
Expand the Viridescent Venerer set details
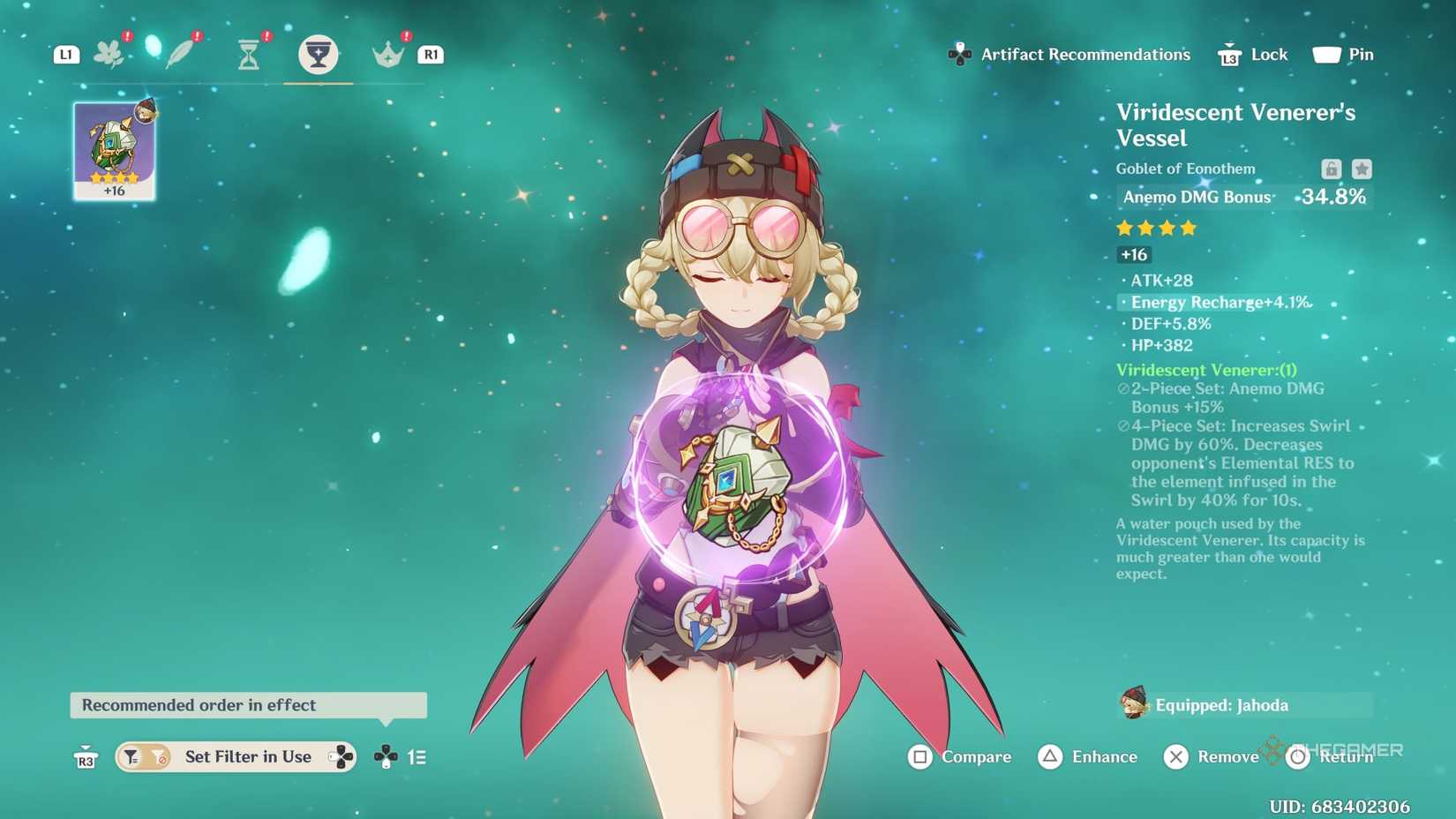(x=1207, y=370)
